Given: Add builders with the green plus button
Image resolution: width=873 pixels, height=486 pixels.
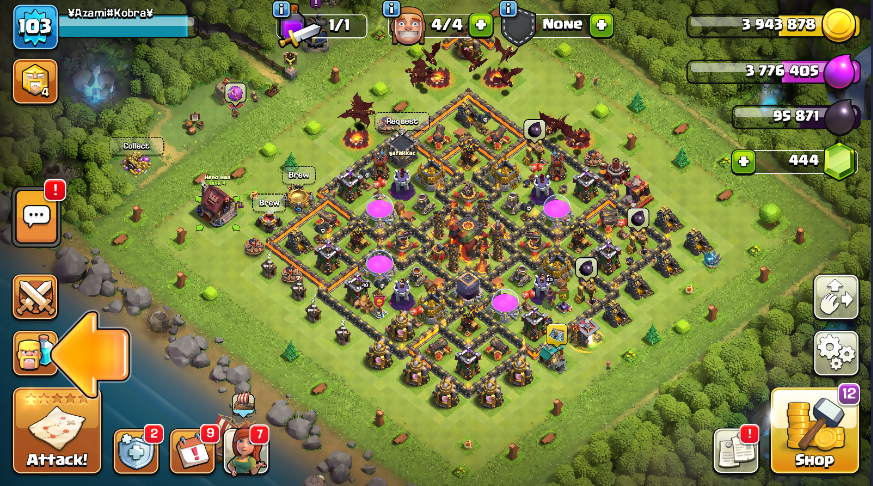Looking at the screenshot, I should 480,25.
